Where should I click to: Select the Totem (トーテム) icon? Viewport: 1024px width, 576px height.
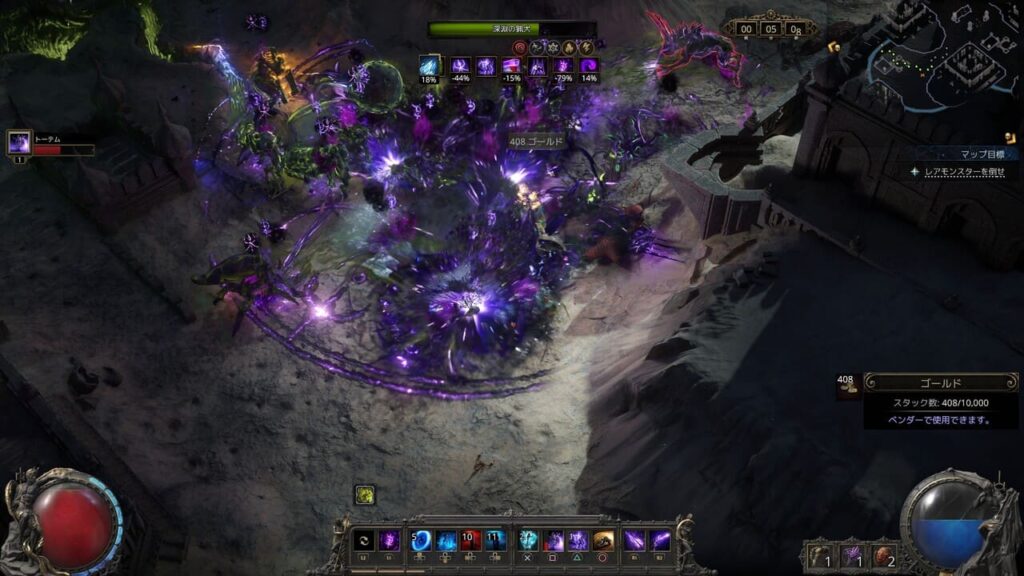tap(20, 144)
